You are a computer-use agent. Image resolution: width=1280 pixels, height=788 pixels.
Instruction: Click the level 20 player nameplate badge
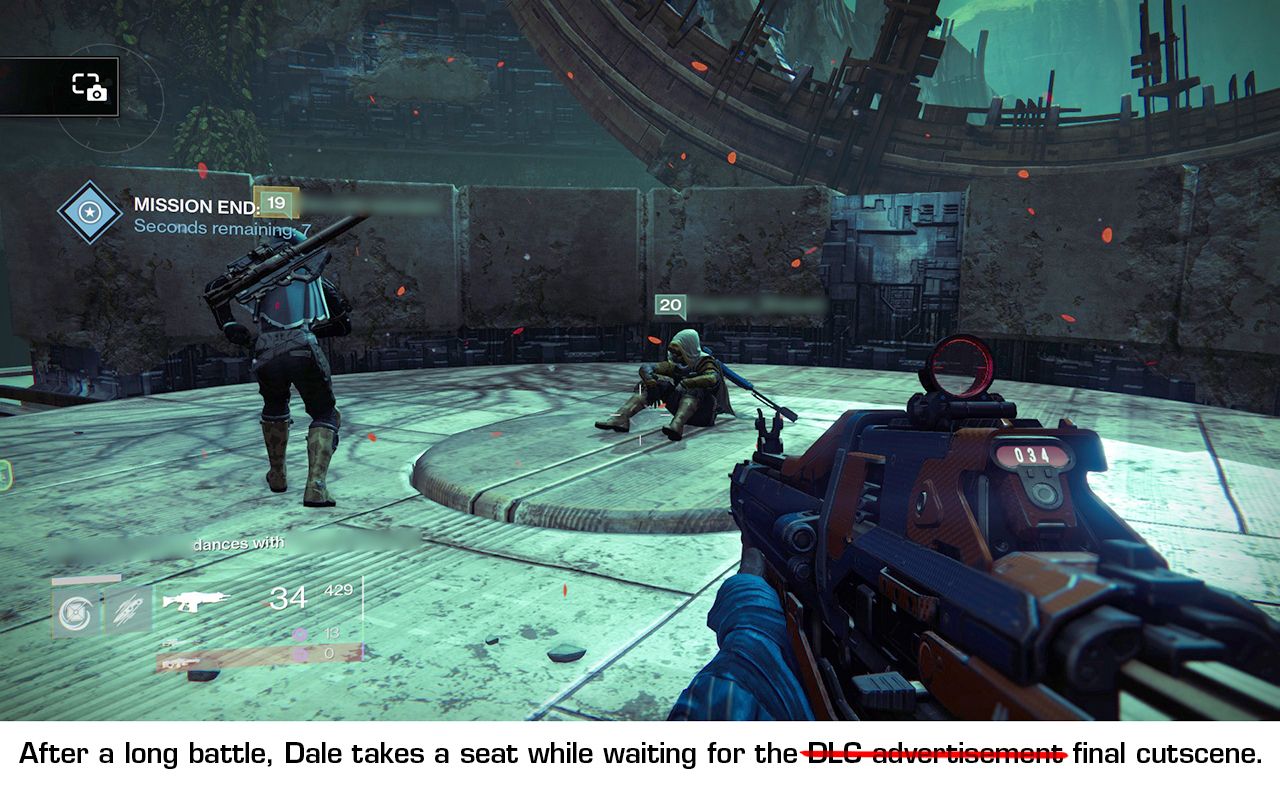670,306
